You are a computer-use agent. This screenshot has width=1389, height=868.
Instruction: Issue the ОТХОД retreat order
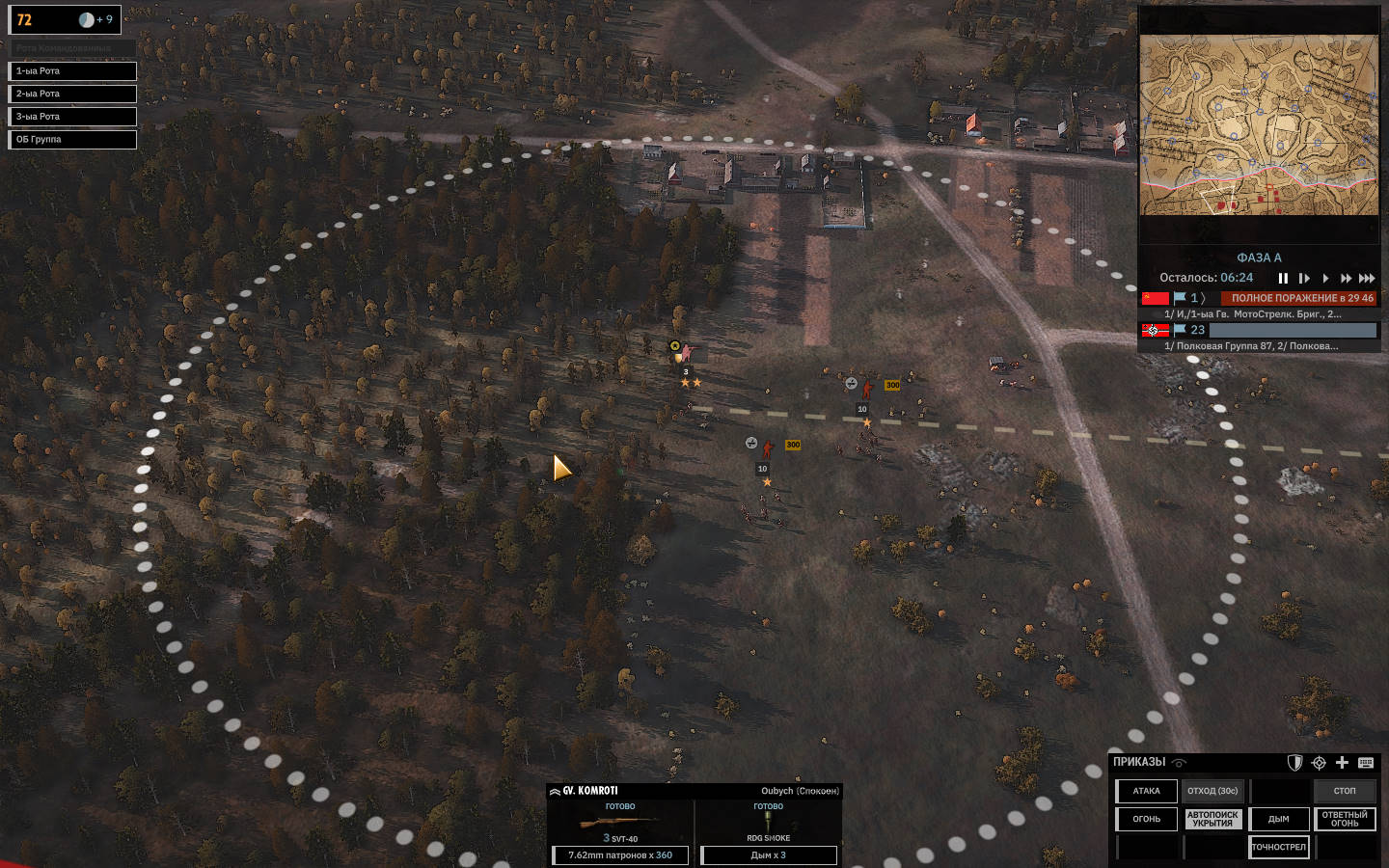(x=1212, y=791)
